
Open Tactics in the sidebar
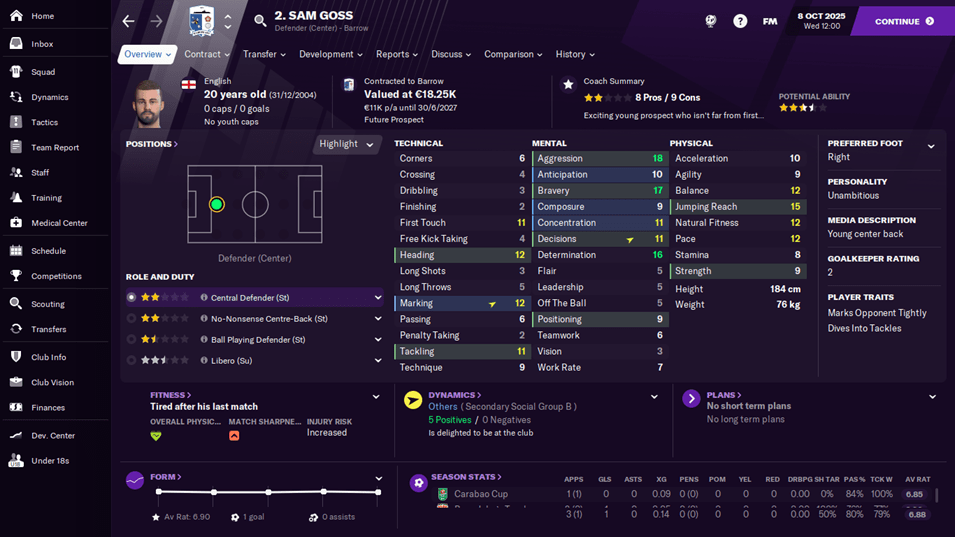click(x=44, y=122)
